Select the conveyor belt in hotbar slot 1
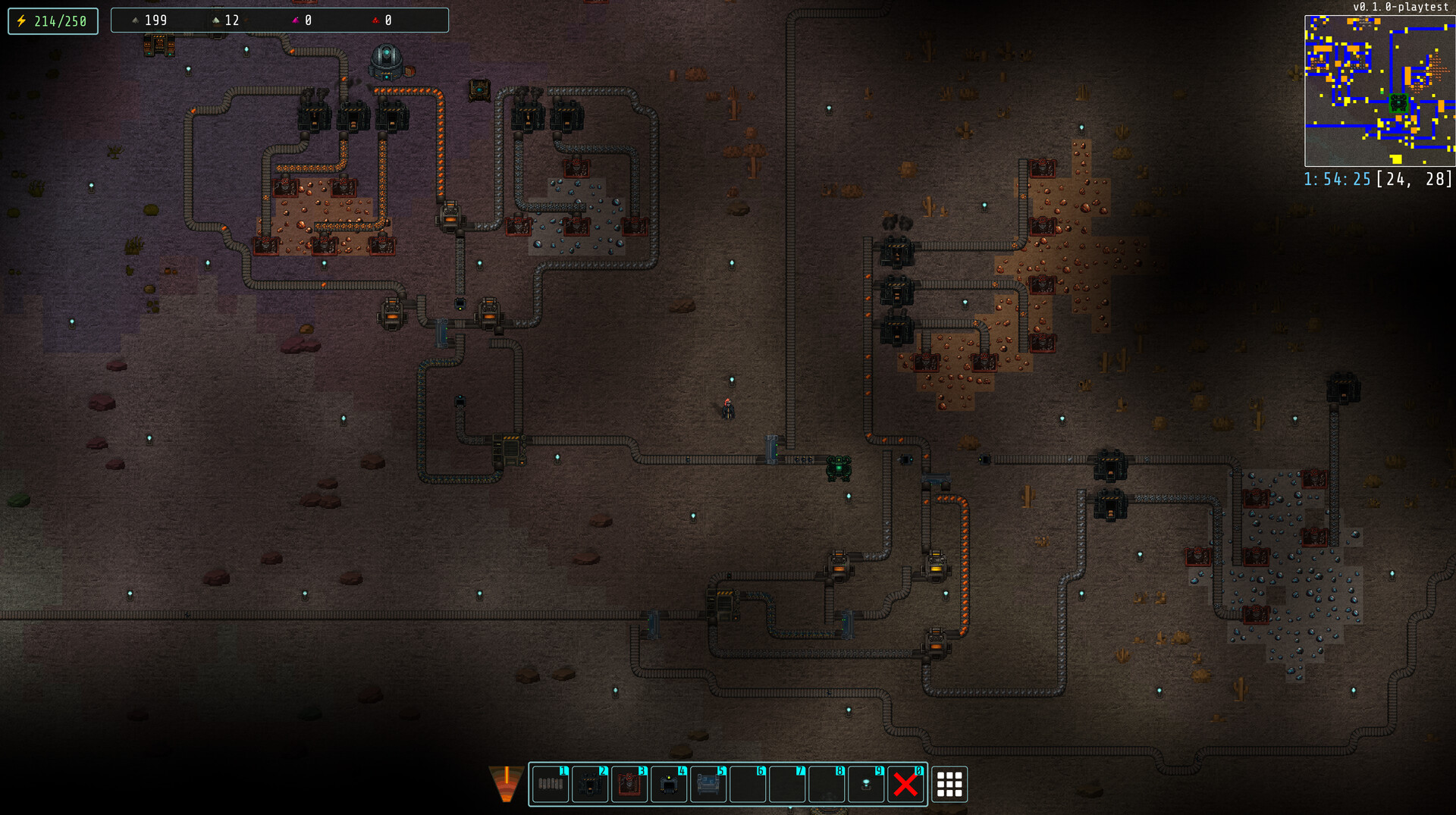1456x815 pixels. pos(550,785)
